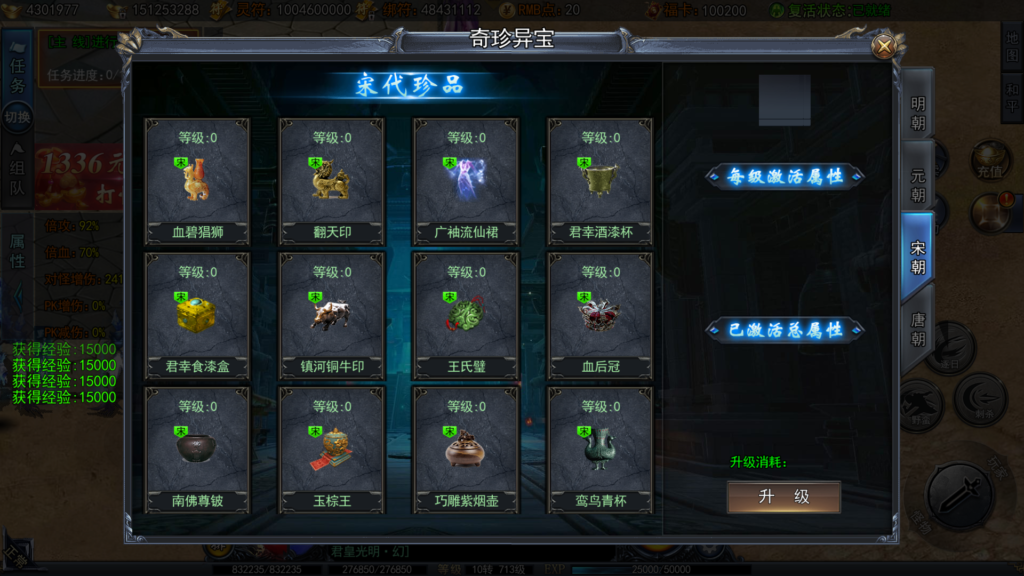Switch to the 明朝 dynasty tab
Image resolution: width=1024 pixels, height=576 pixels.
[x=917, y=113]
